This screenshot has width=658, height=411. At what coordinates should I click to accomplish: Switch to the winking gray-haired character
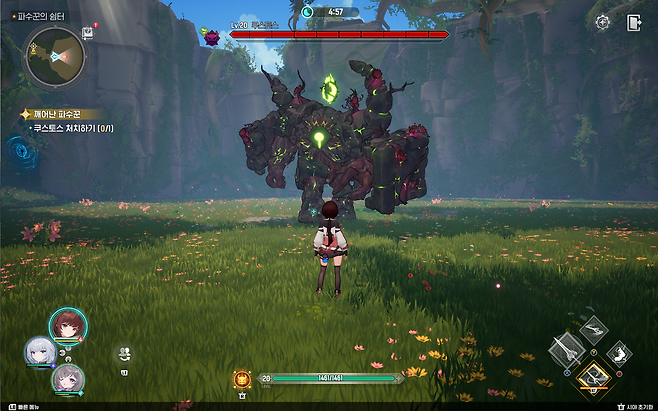[68, 380]
